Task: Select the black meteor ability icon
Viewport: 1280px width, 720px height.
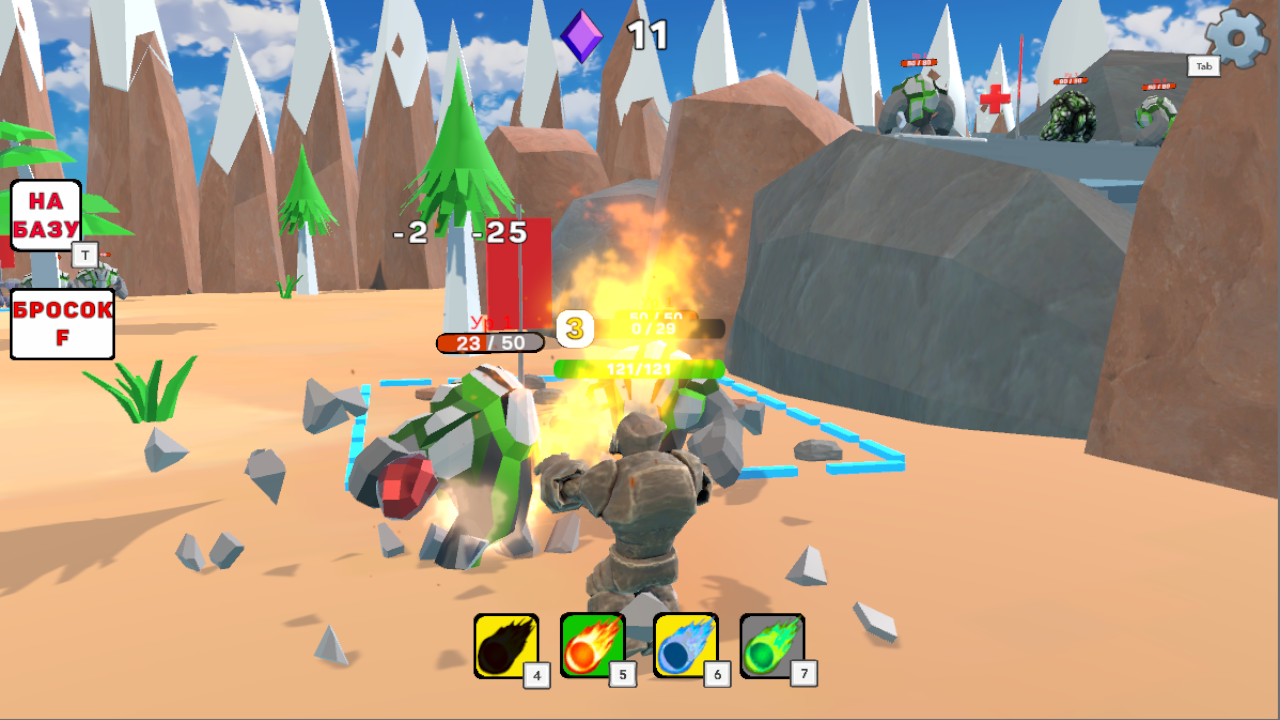Action: [x=505, y=644]
